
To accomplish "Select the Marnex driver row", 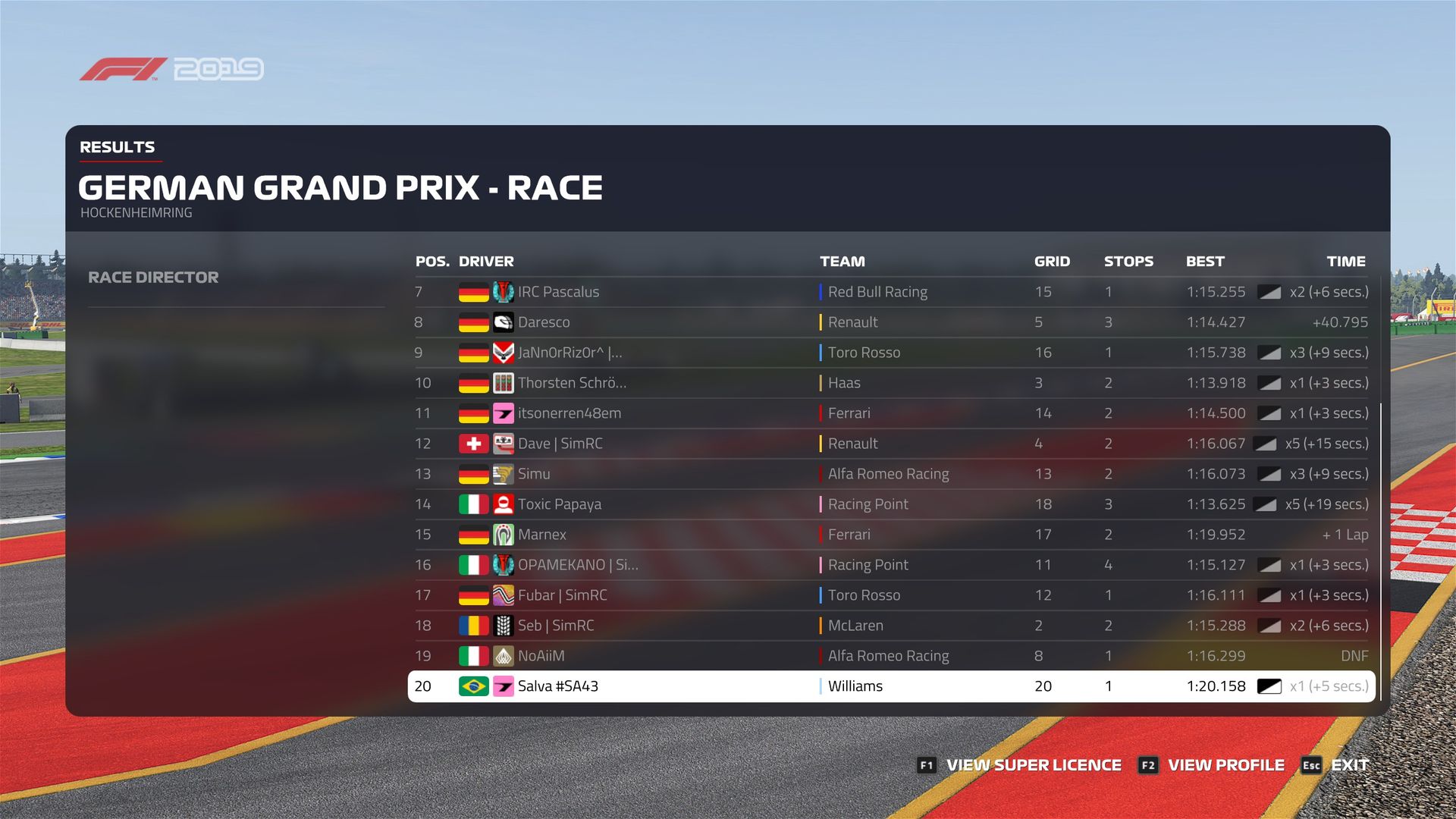I will tap(891, 535).
